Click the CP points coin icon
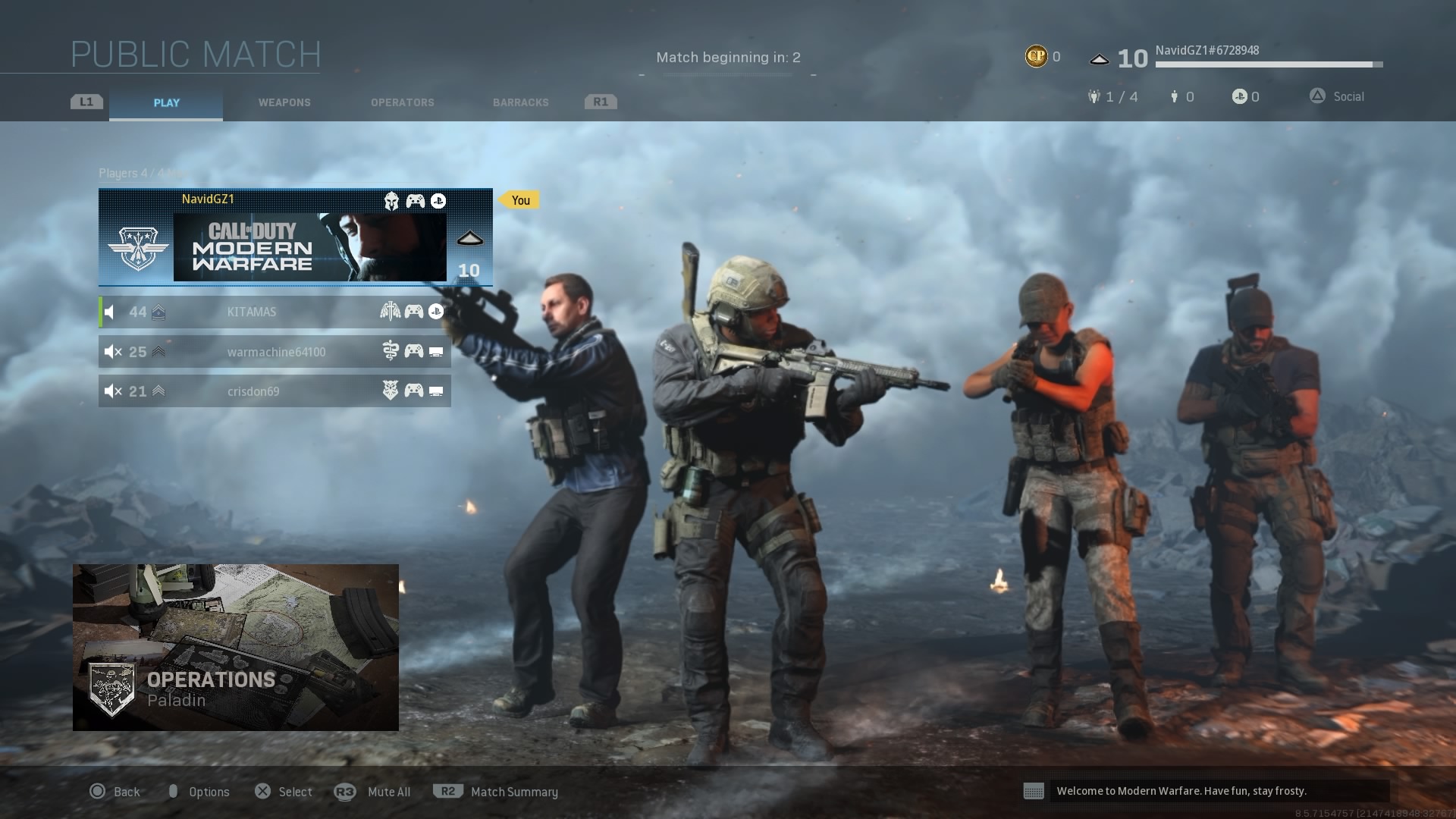Viewport: 1456px width, 819px height. point(1036,56)
